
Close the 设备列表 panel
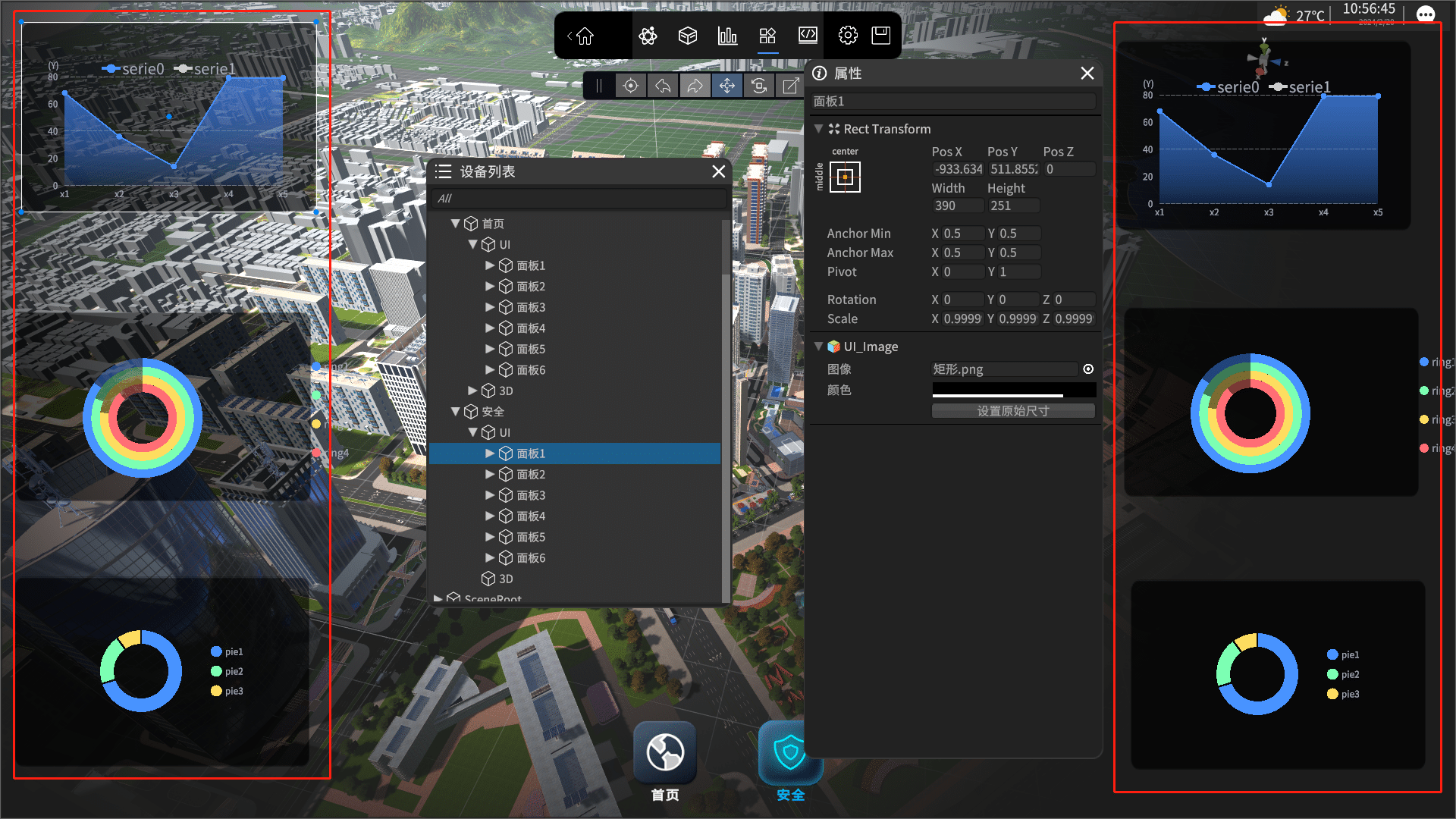point(719,171)
